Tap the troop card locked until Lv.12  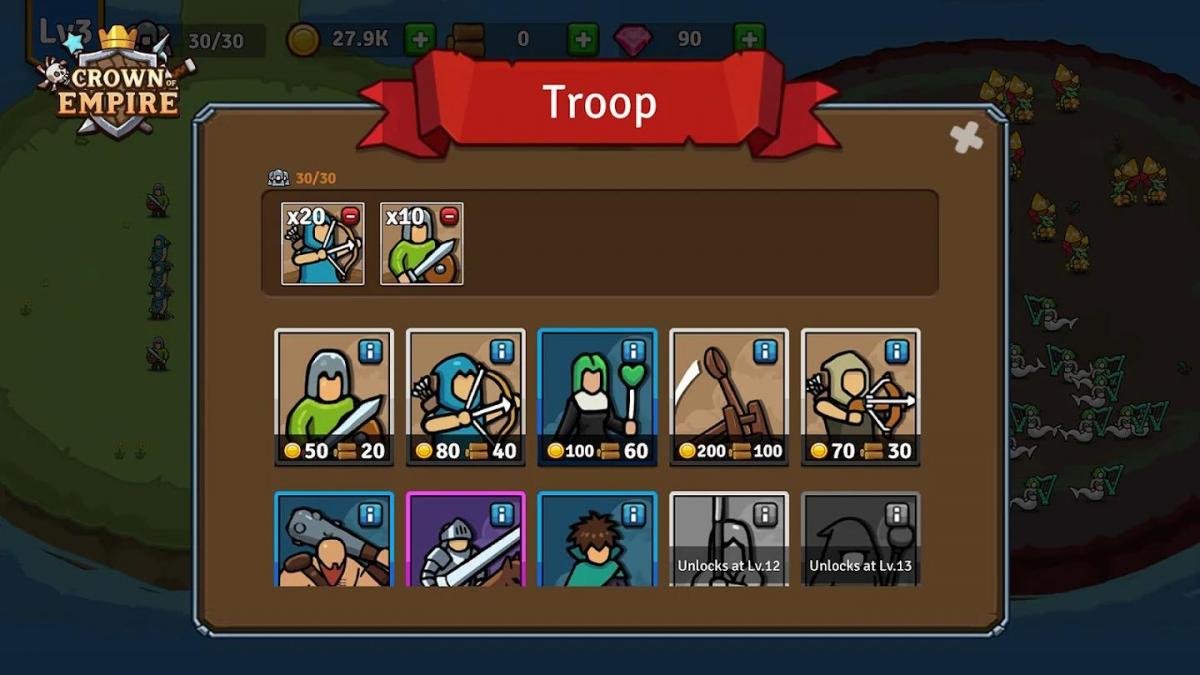pos(729,541)
